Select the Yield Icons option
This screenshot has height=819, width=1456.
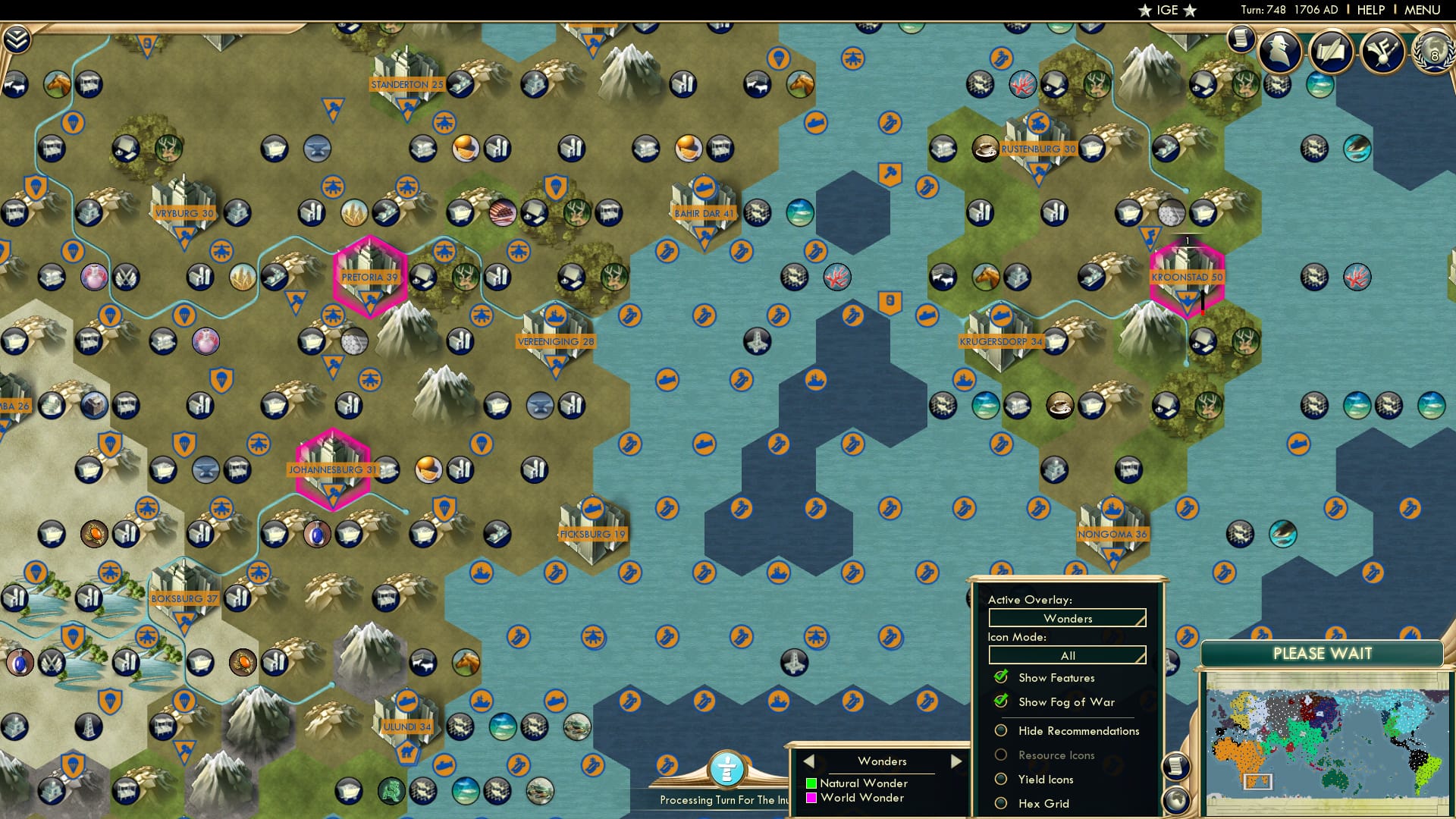pyautogui.click(x=1001, y=779)
